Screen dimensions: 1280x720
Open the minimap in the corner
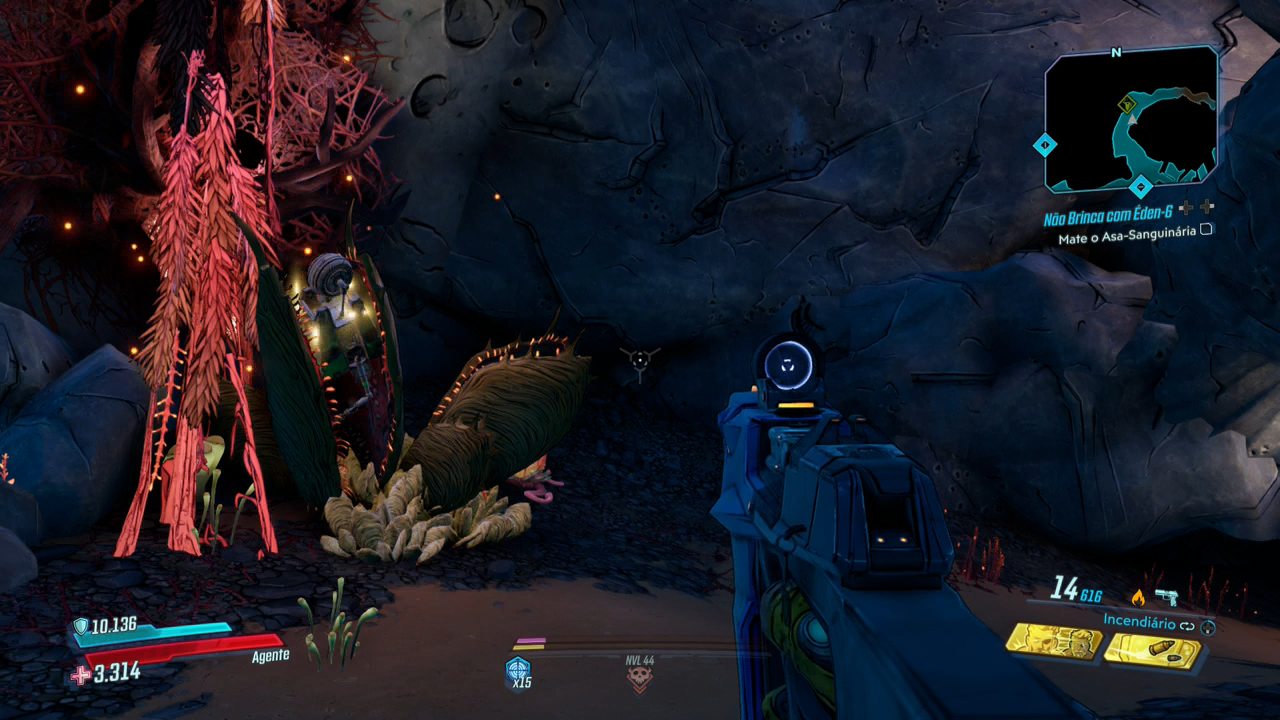(x=1132, y=118)
